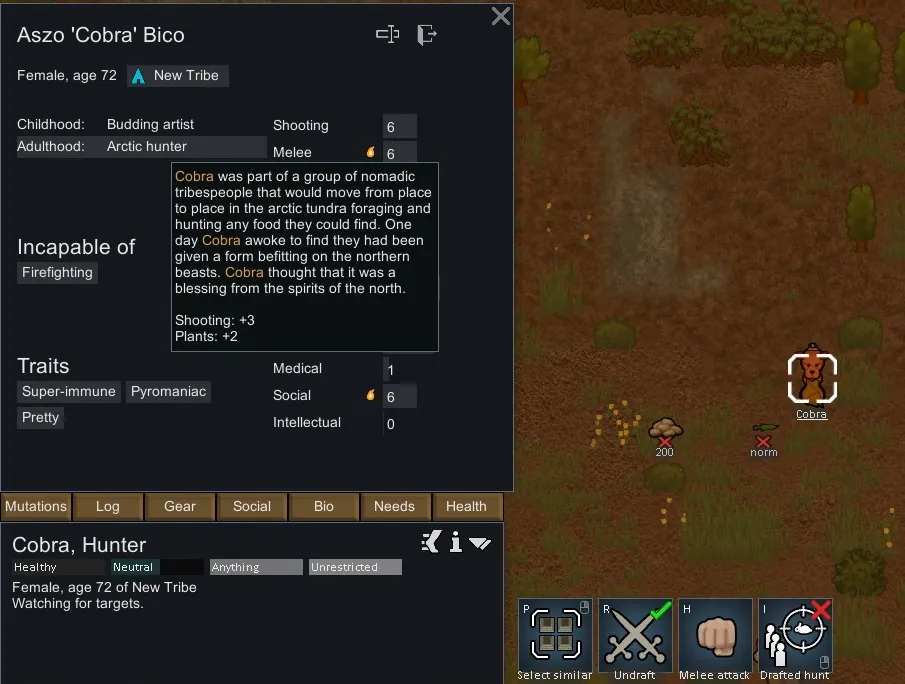The height and width of the screenshot is (684, 905).
Task: Select the Bio tab
Action: click(324, 506)
